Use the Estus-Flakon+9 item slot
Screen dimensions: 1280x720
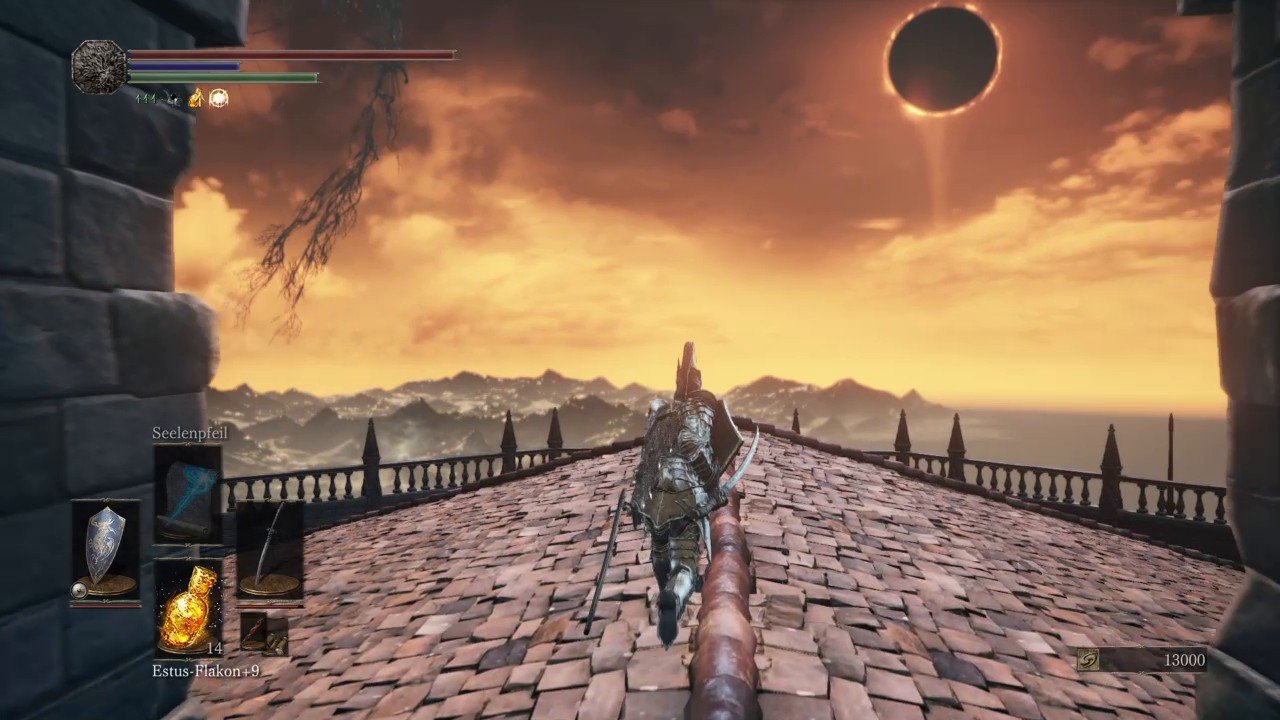188,606
